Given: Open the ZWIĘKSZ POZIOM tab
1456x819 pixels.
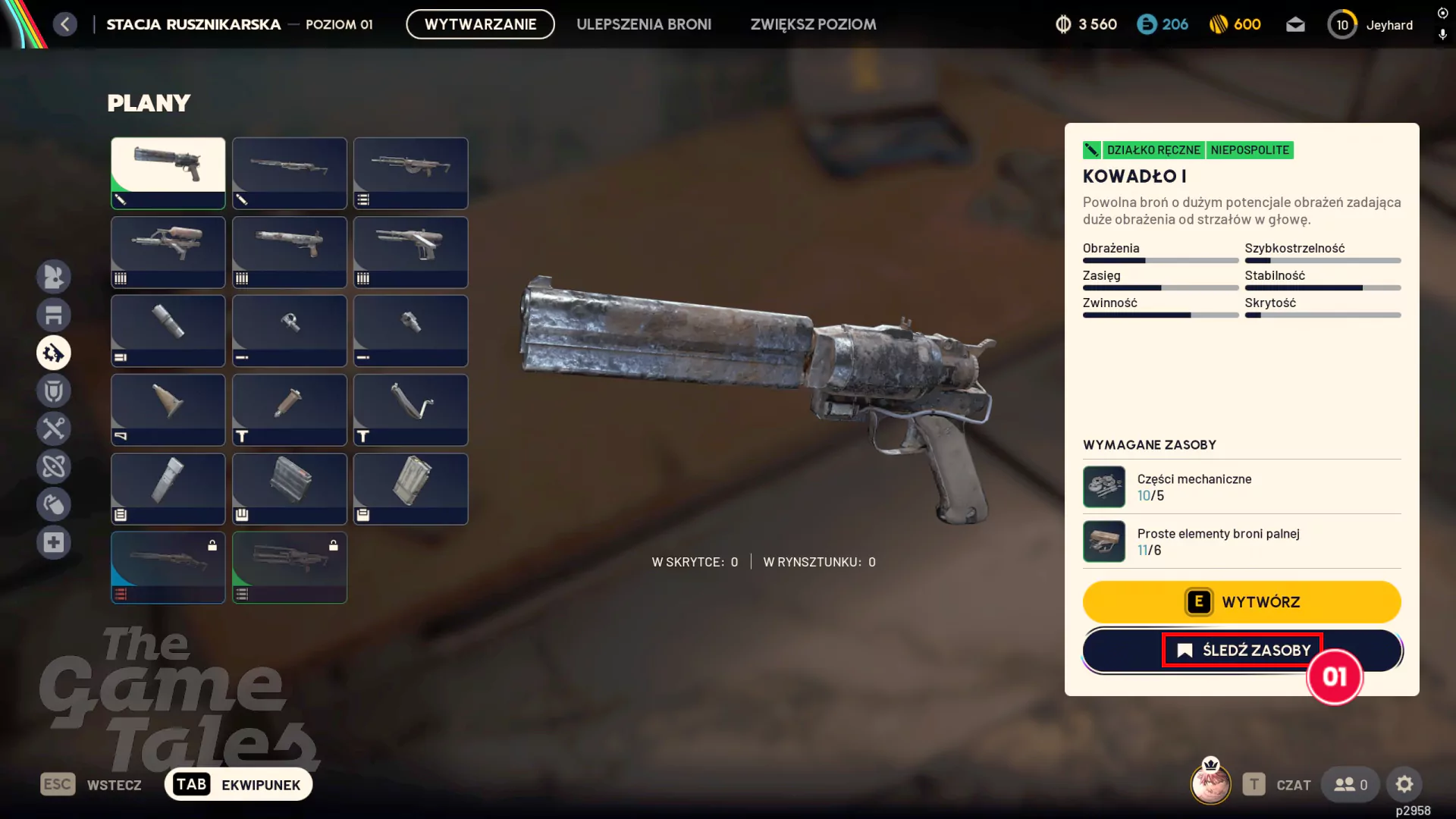Looking at the screenshot, I should (x=813, y=24).
